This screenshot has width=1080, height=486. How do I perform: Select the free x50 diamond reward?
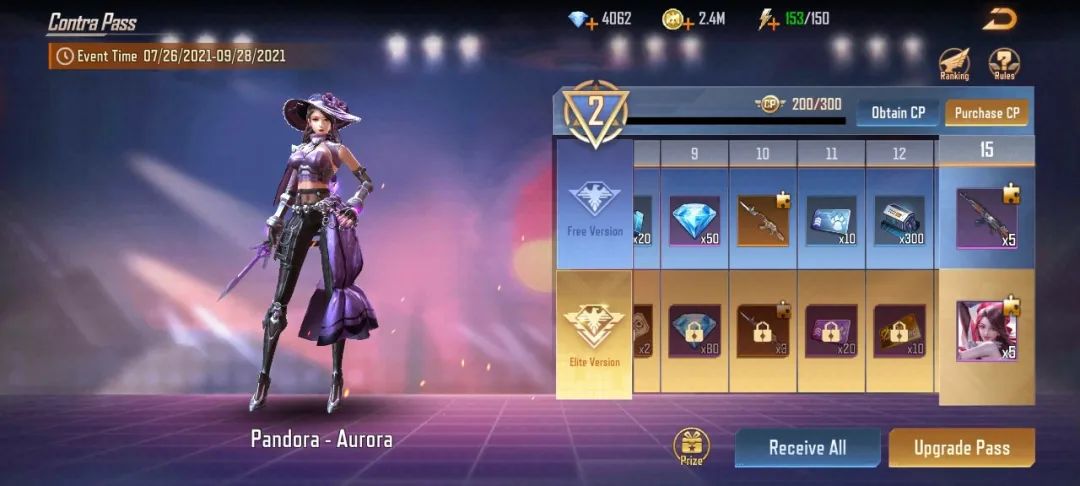[694, 220]
